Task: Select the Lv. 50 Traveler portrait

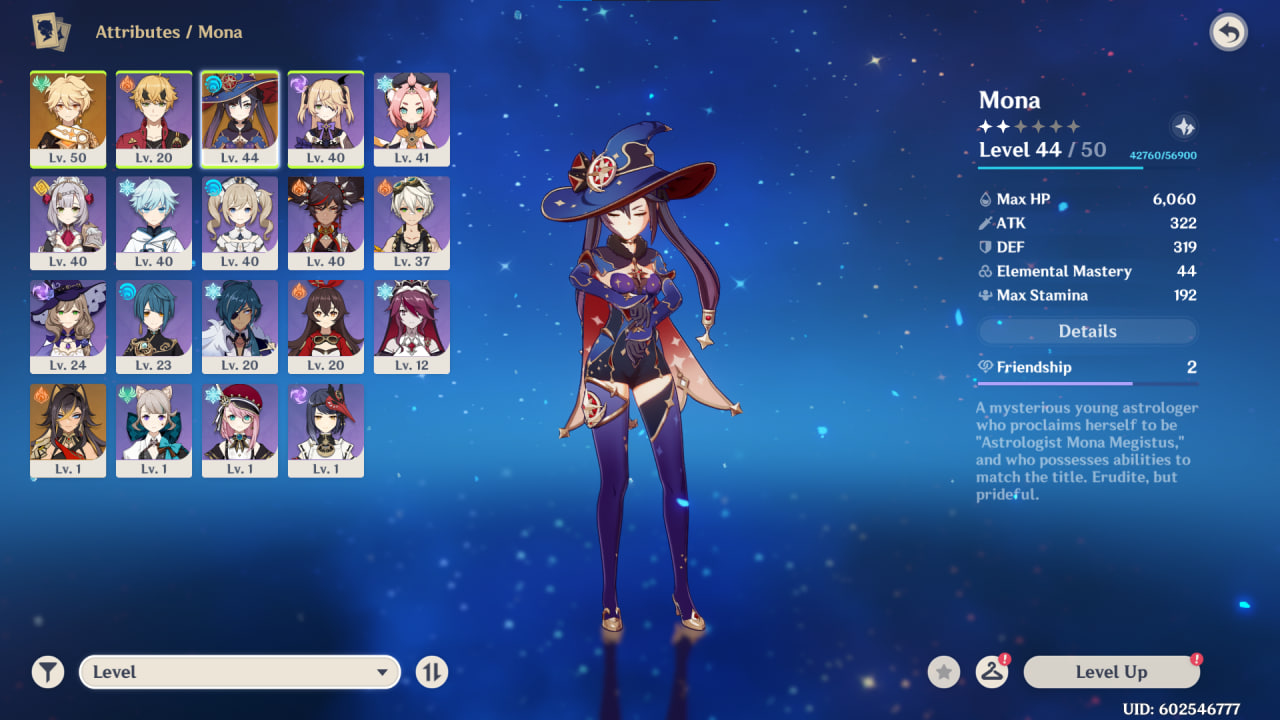Action: tap(68, 118)
